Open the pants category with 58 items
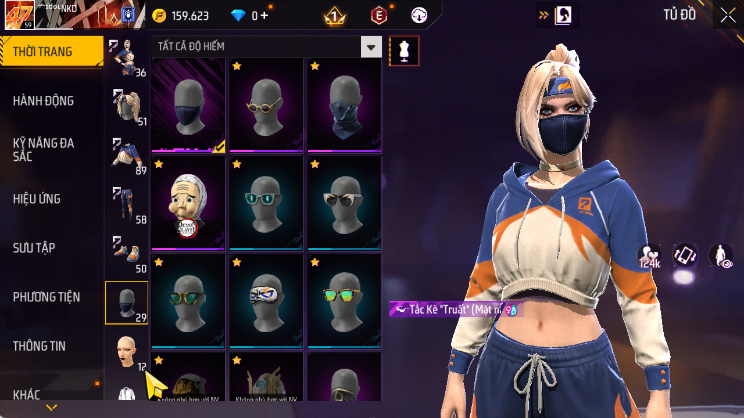The width and height of the screenshot is (744, 418). click(127, 205)
